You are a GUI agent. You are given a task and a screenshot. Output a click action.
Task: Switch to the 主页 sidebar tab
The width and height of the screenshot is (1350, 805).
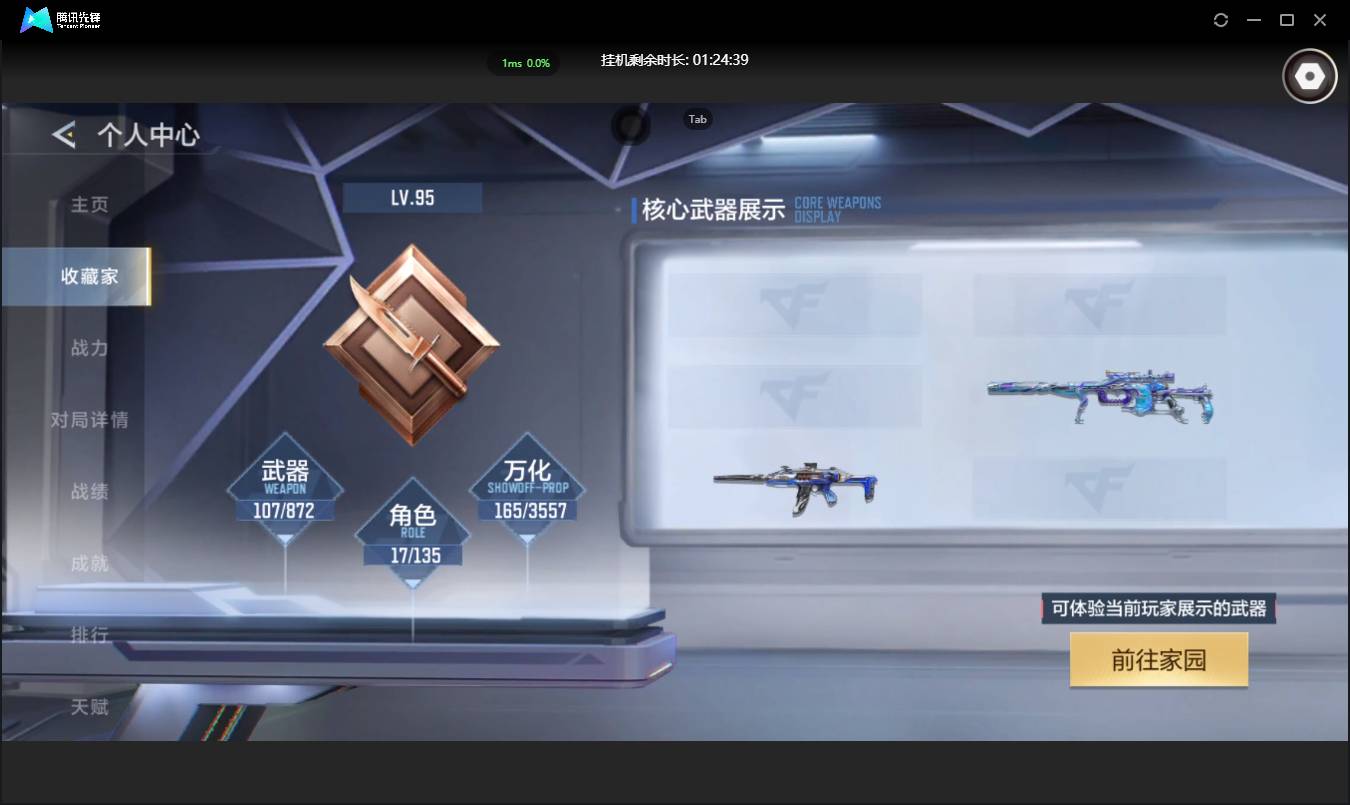click(x=88, y=204)
